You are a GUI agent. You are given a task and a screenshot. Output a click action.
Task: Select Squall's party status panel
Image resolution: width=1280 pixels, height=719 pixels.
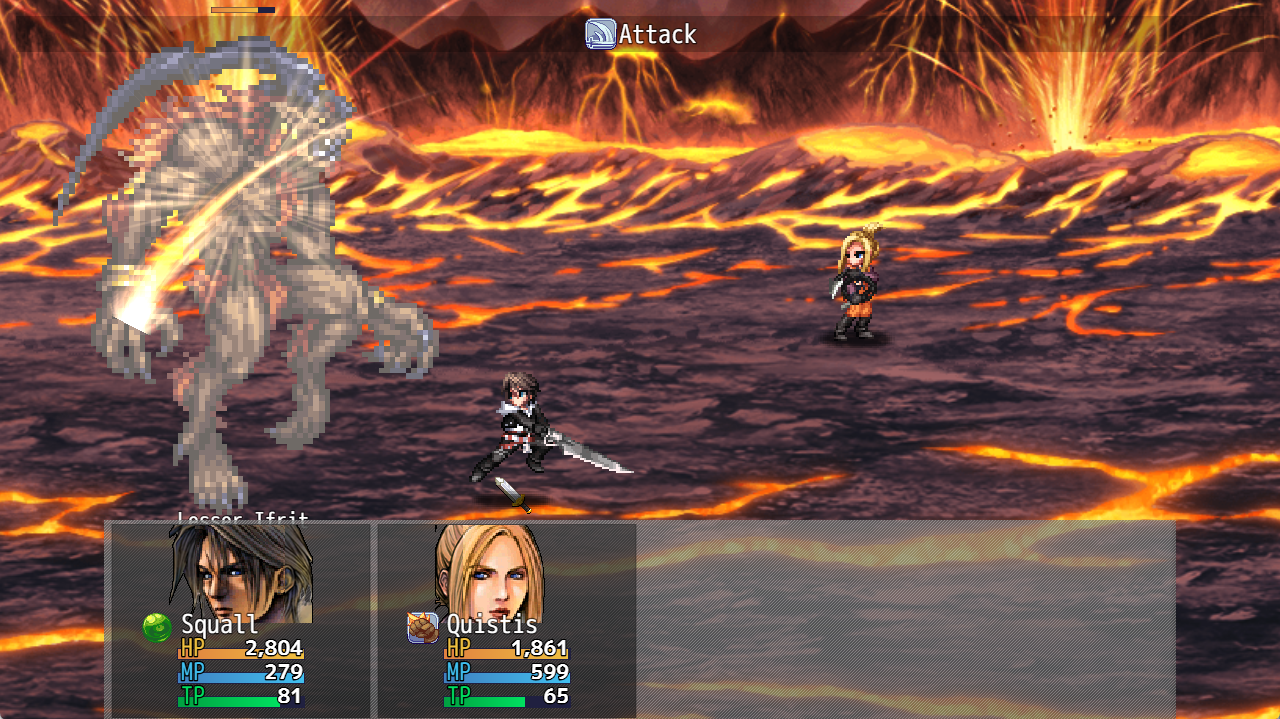(x=240, y=620)
